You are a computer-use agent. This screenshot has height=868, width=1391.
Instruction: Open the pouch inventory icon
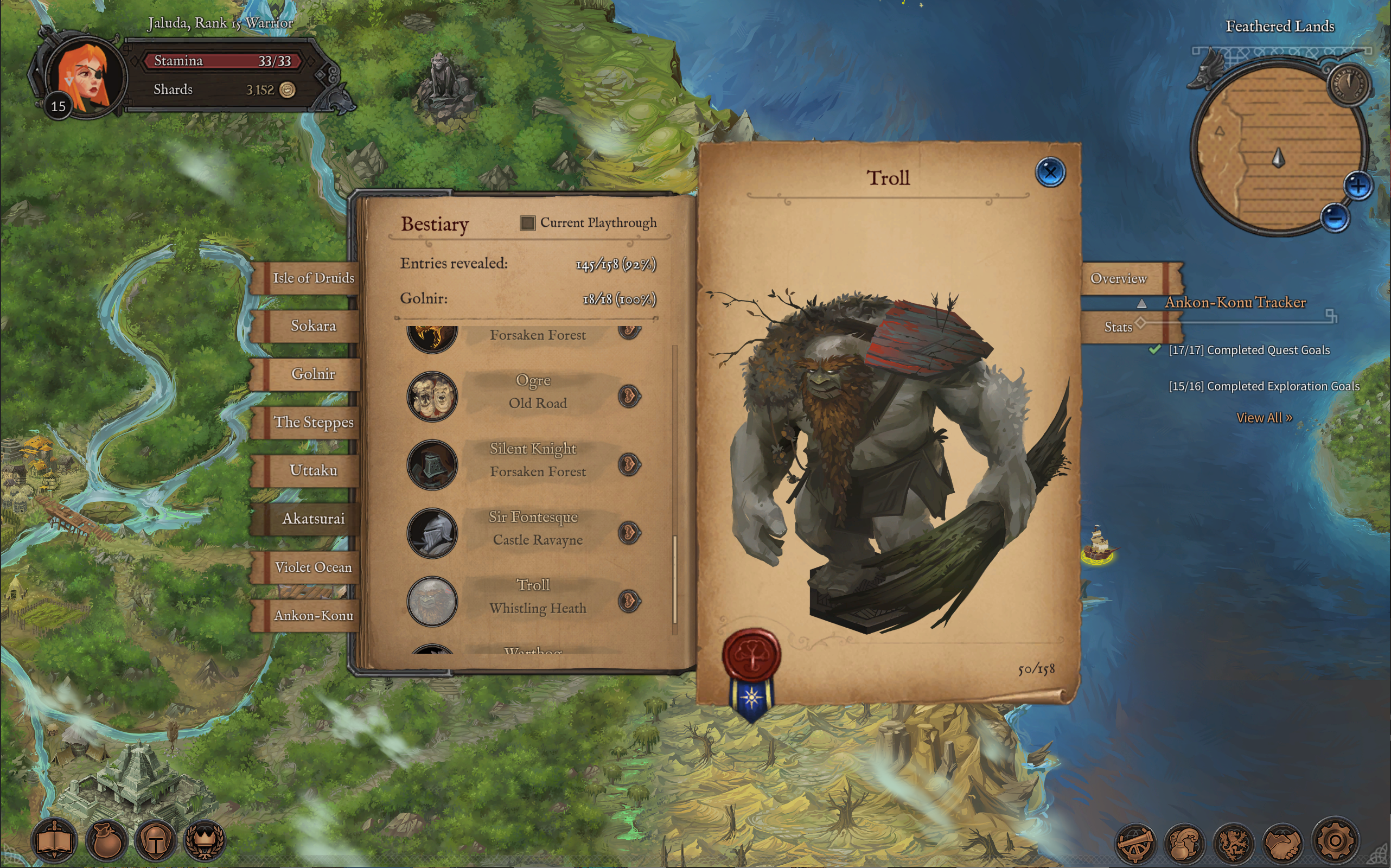click(106, 841)
